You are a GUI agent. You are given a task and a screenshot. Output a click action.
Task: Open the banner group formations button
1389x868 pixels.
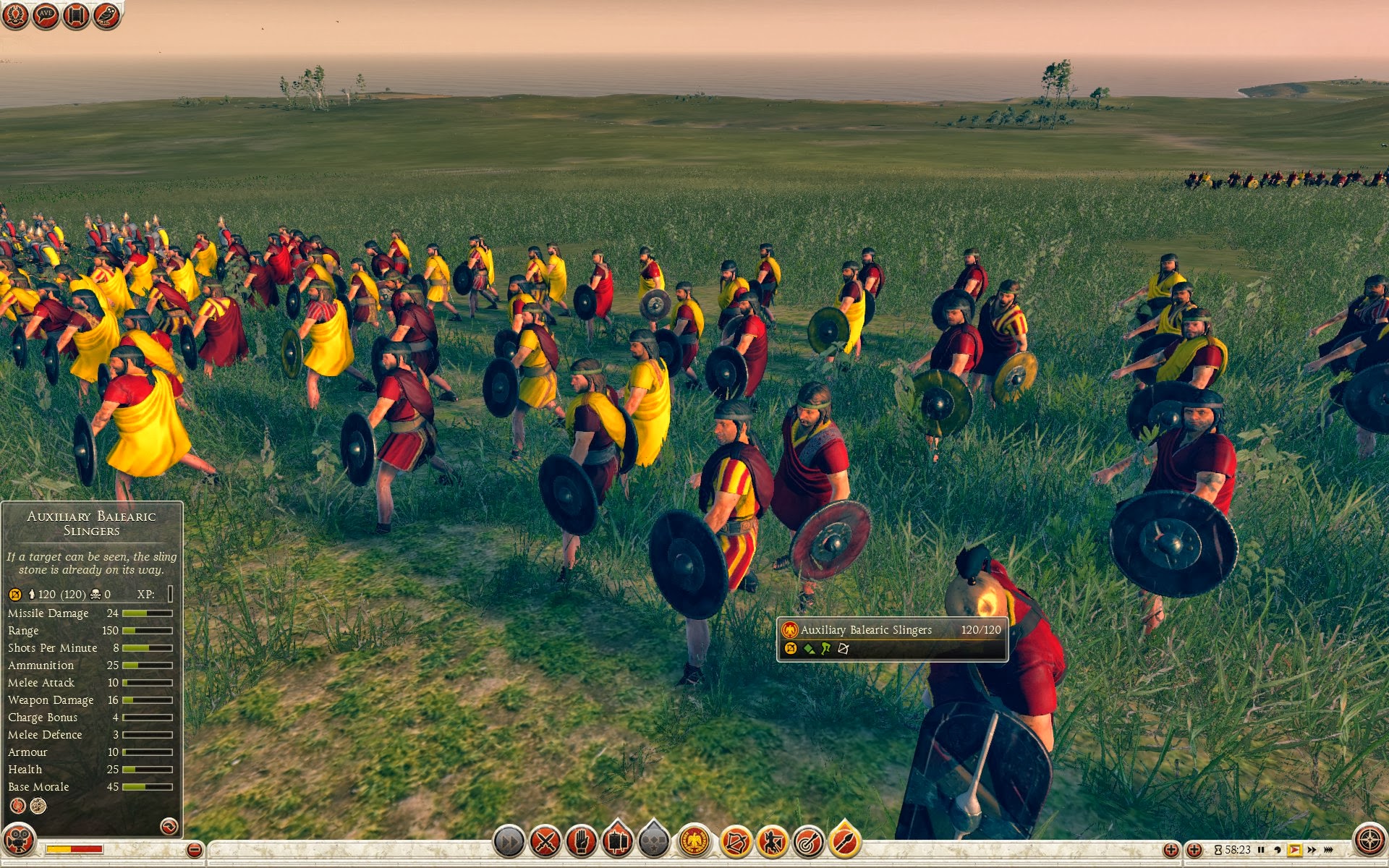(618, 842)
